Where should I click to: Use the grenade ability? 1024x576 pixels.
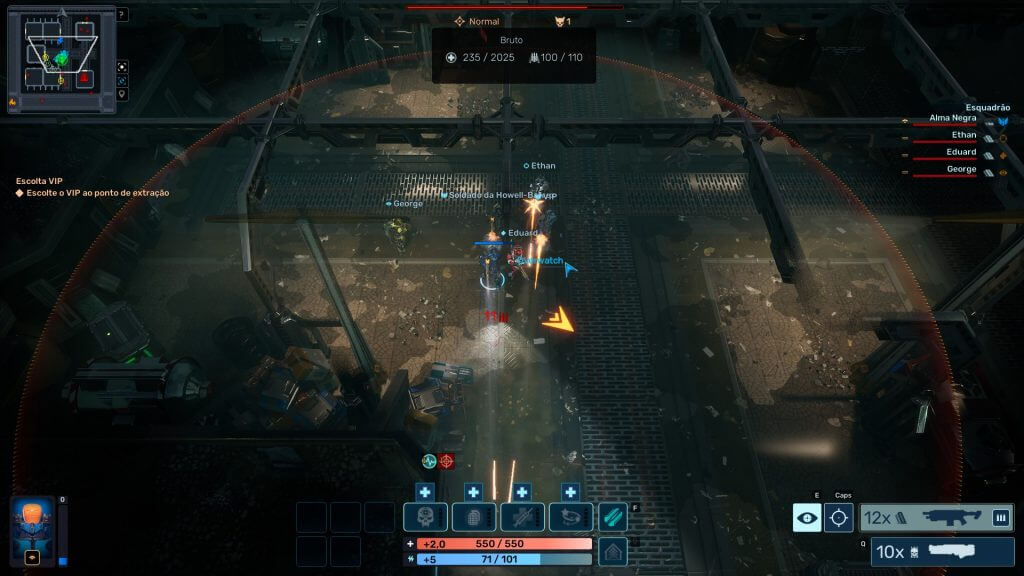coord(473,517)
